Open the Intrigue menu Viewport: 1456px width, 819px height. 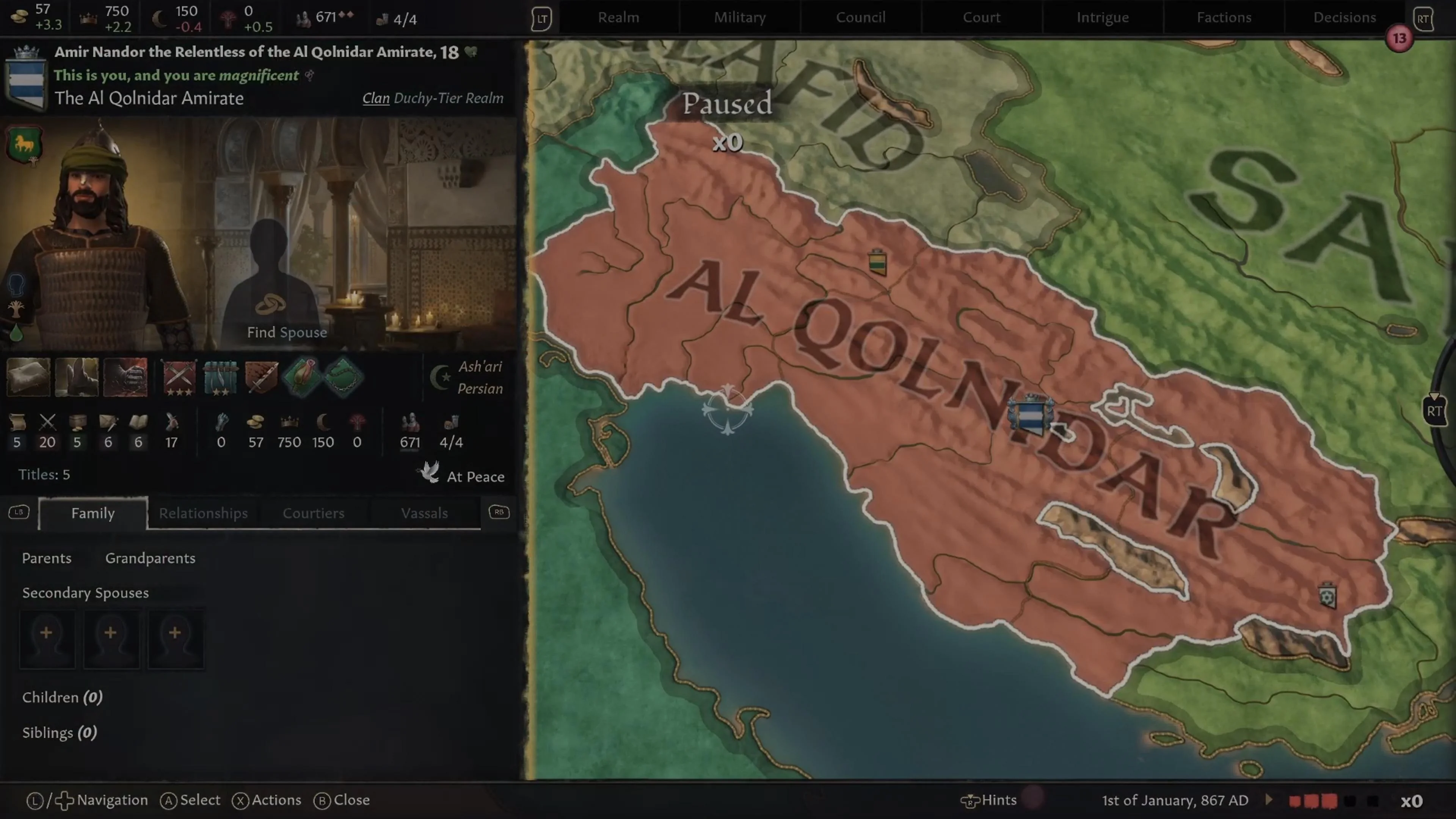pos(1102,17)
